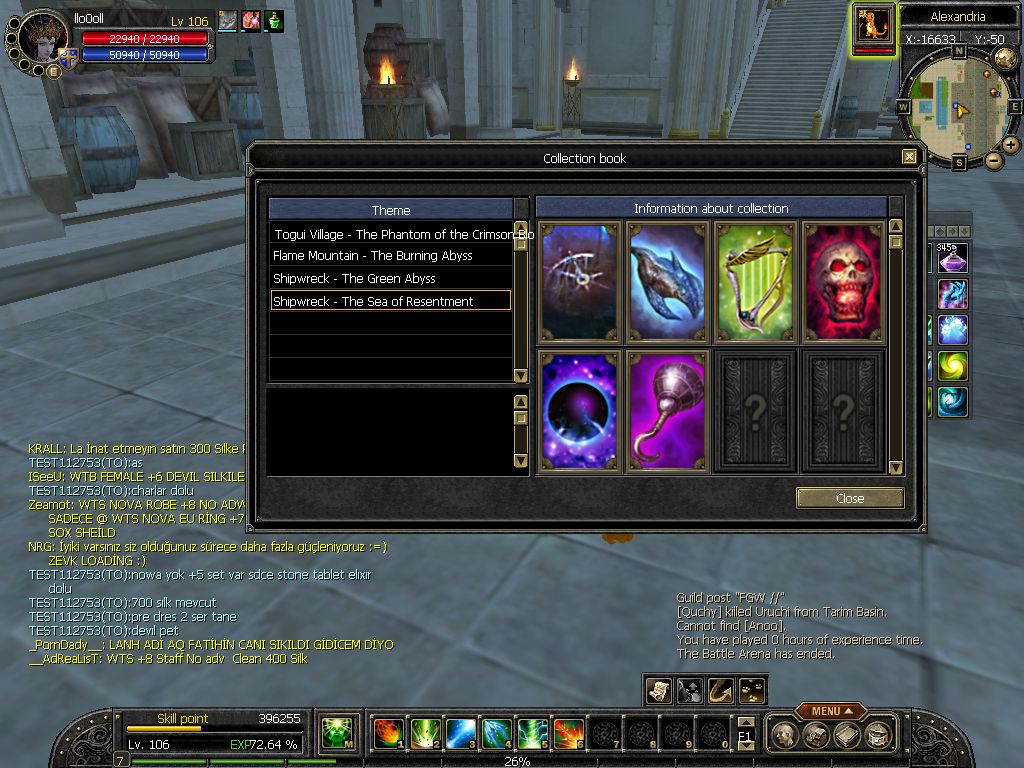The width and height of the screenshot is (1024, 768).
Task: Select Togui Village - Phantom of the Crimson theme
Action: click(x=390, y=234)
